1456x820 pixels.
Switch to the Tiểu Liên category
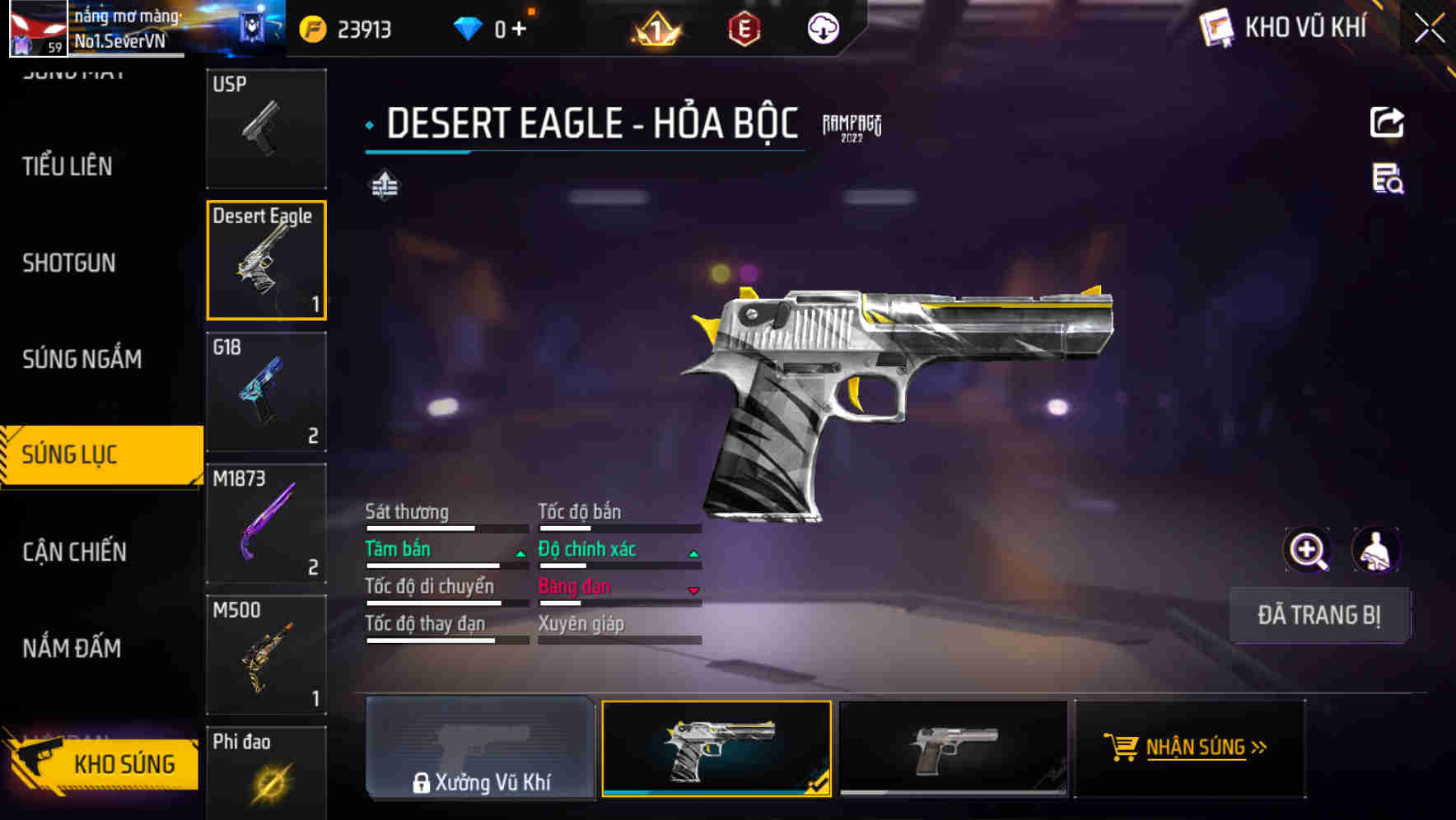(x=68, y=166)
